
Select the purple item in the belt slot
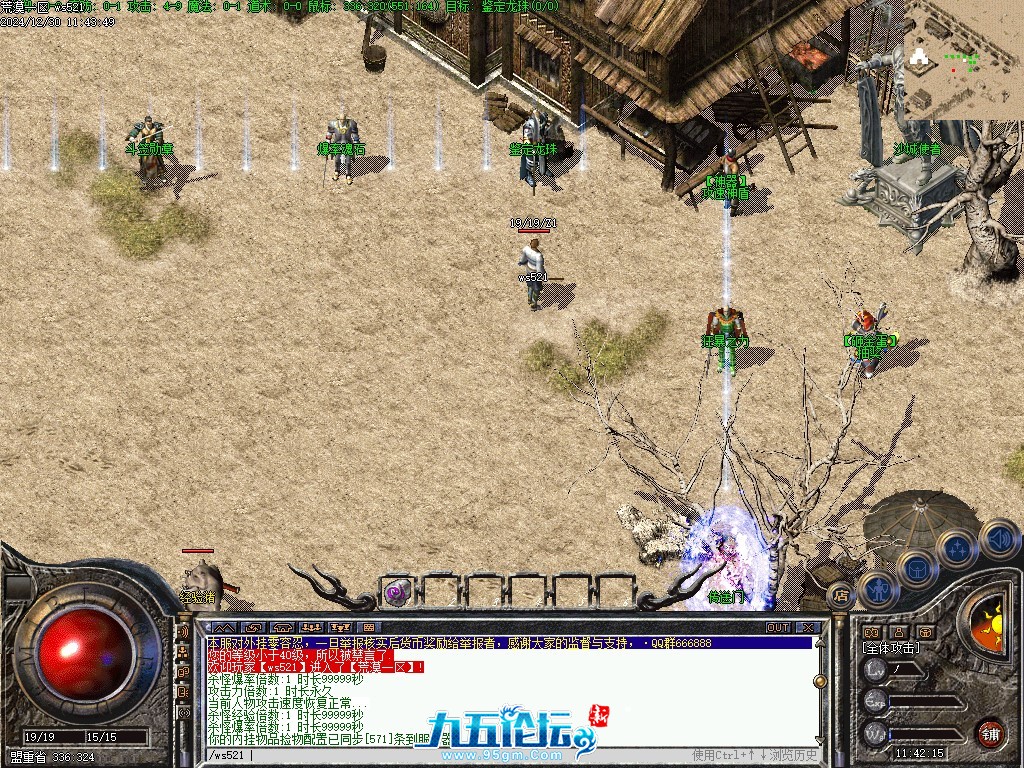point(398,592)
